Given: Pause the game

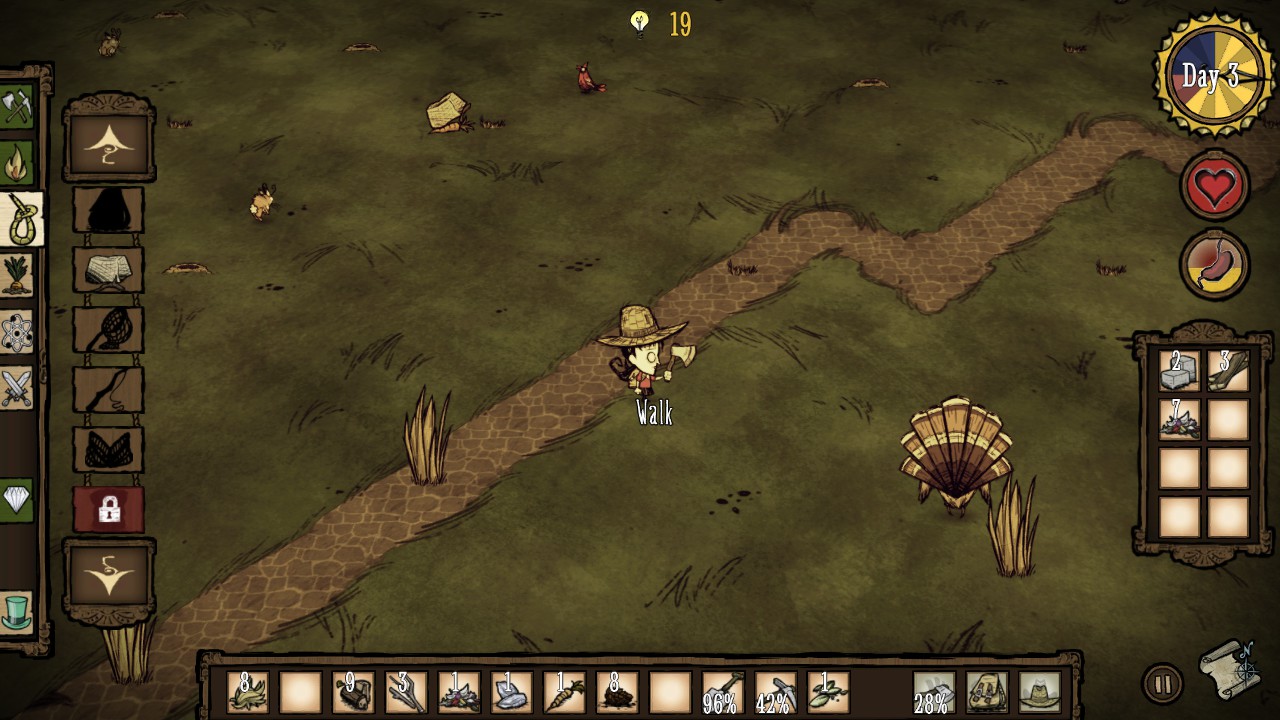Looking at the screenshot, I should (1162, 685).
